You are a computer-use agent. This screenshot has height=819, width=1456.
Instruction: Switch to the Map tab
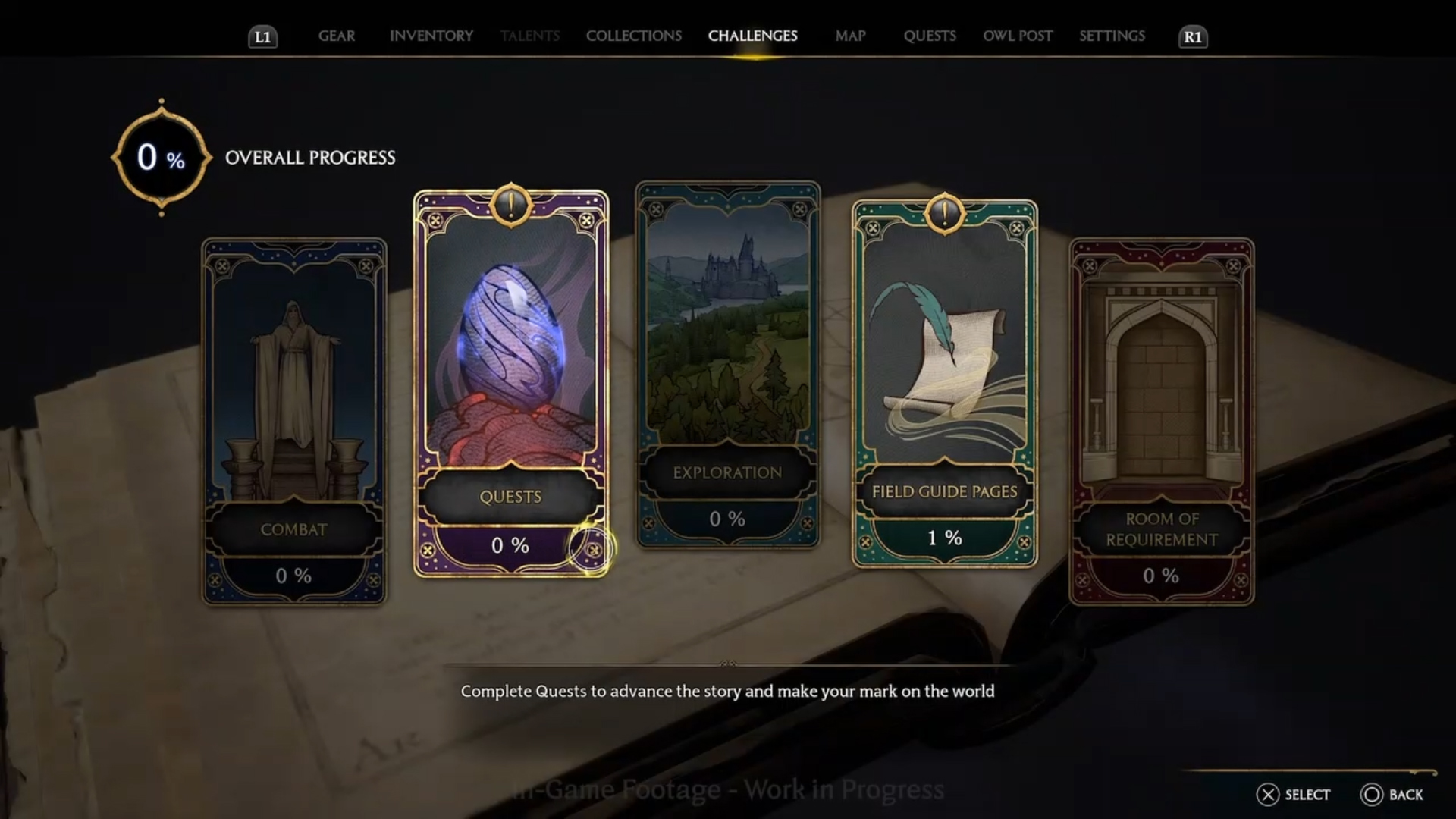(x=849, y=36)
